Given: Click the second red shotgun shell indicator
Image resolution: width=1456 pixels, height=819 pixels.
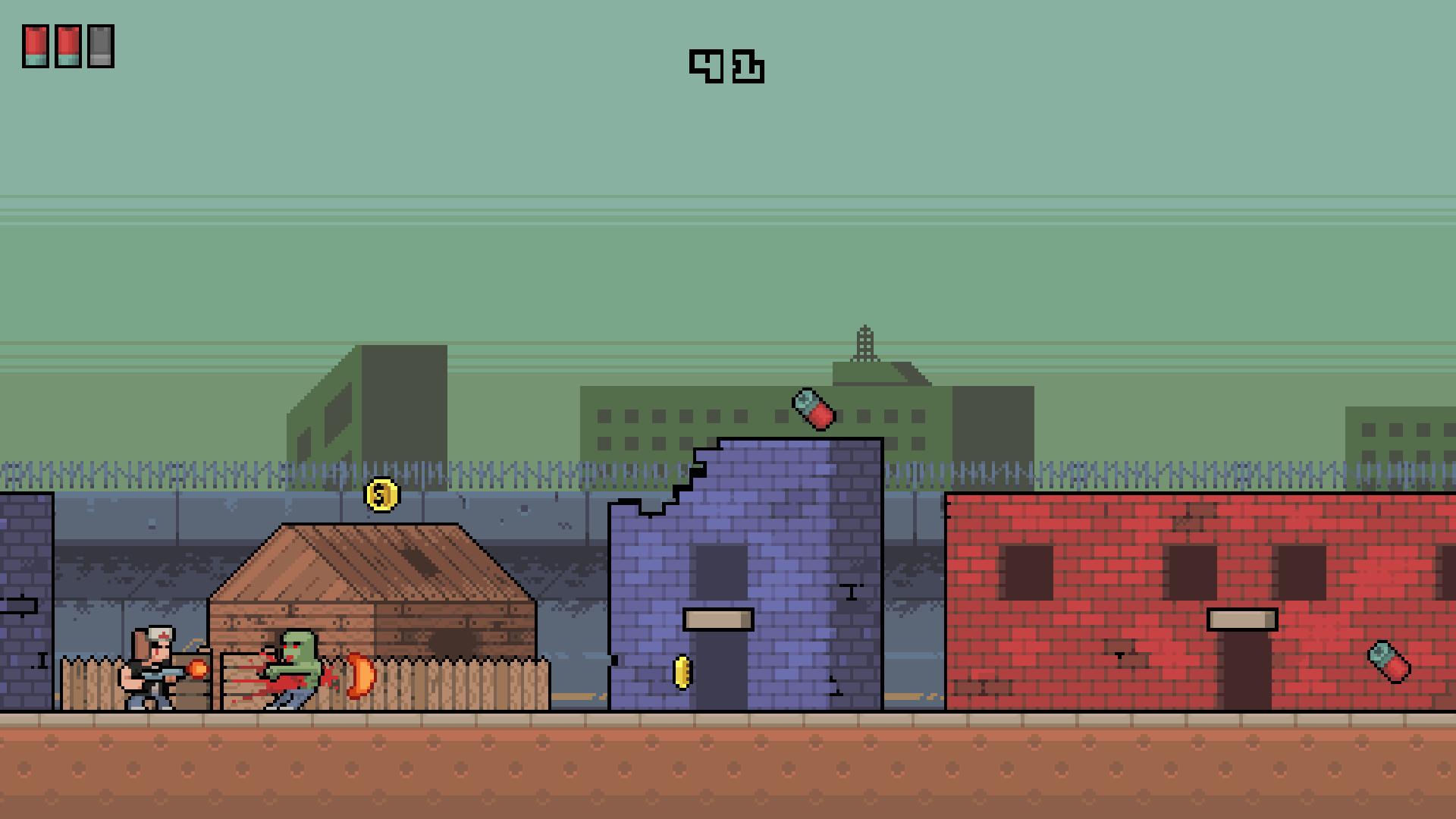Looking at the screenshot, I should [x=67, y=45].
